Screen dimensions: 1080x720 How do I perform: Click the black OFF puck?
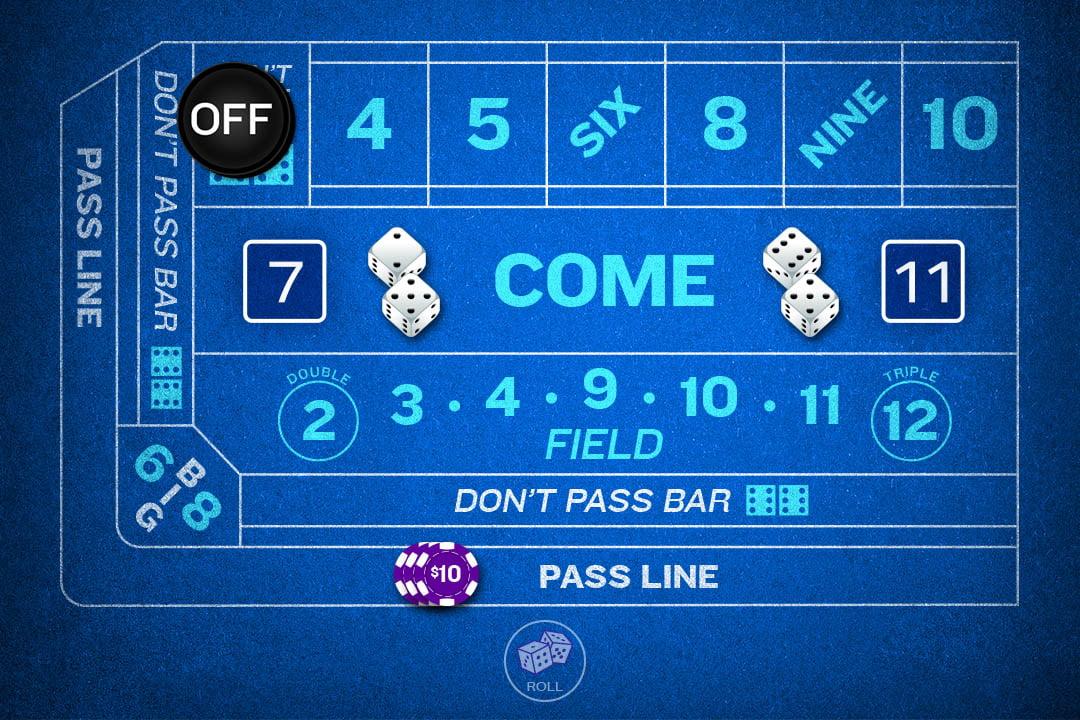tap(238, 119)
